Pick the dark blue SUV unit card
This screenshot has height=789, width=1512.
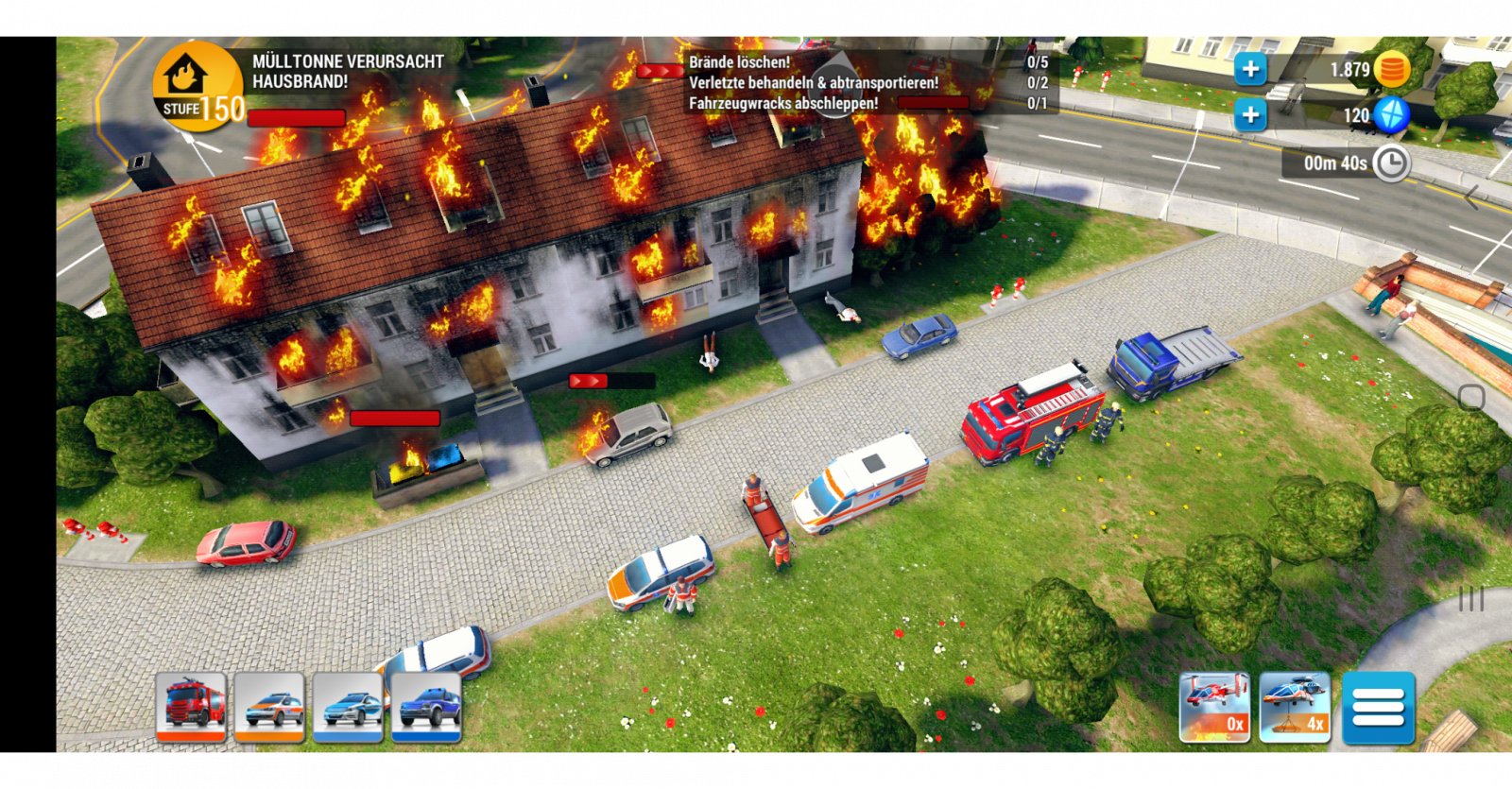pyautogui.click(x=426, y=707)
